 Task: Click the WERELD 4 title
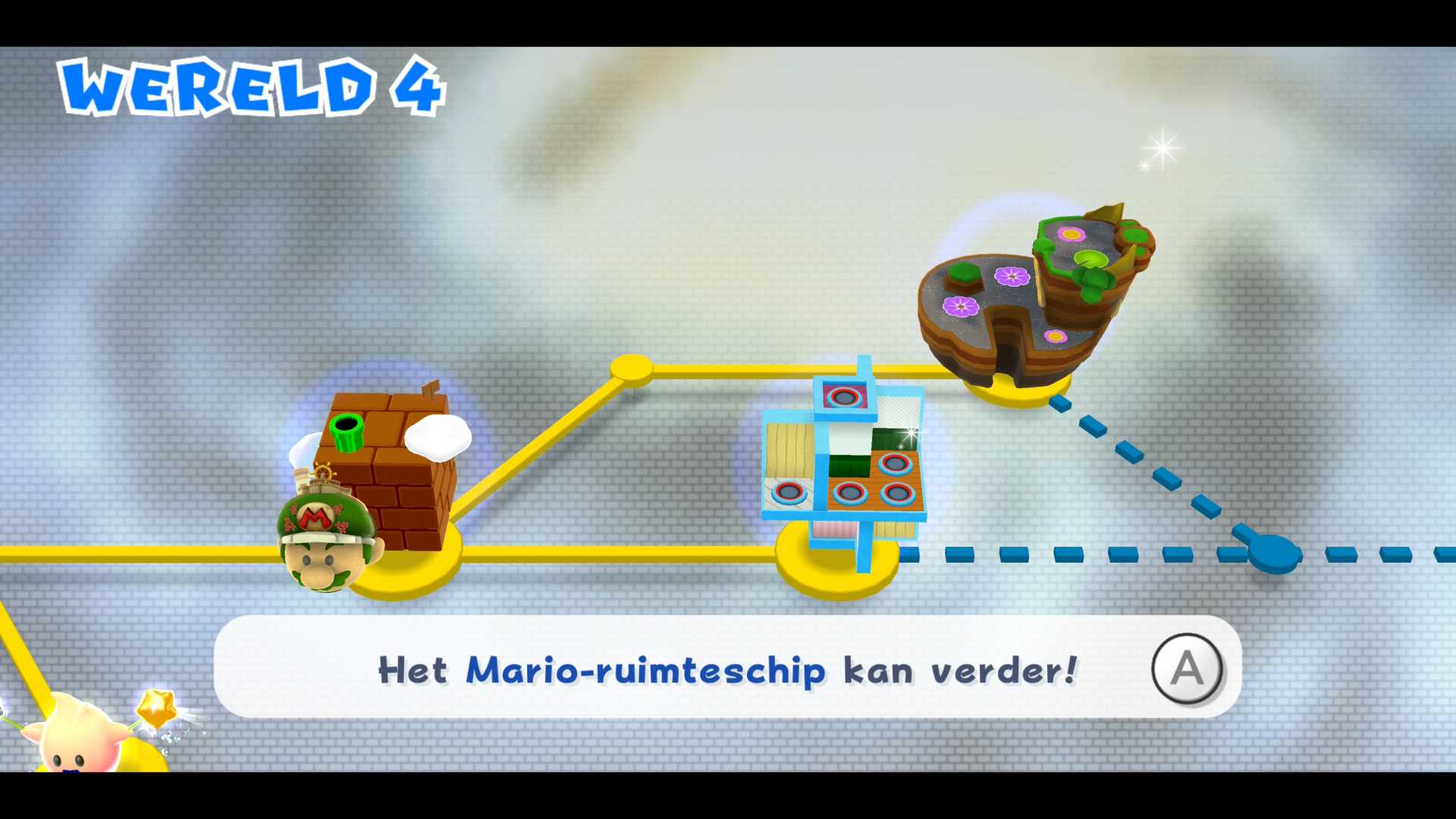point(250,87)
